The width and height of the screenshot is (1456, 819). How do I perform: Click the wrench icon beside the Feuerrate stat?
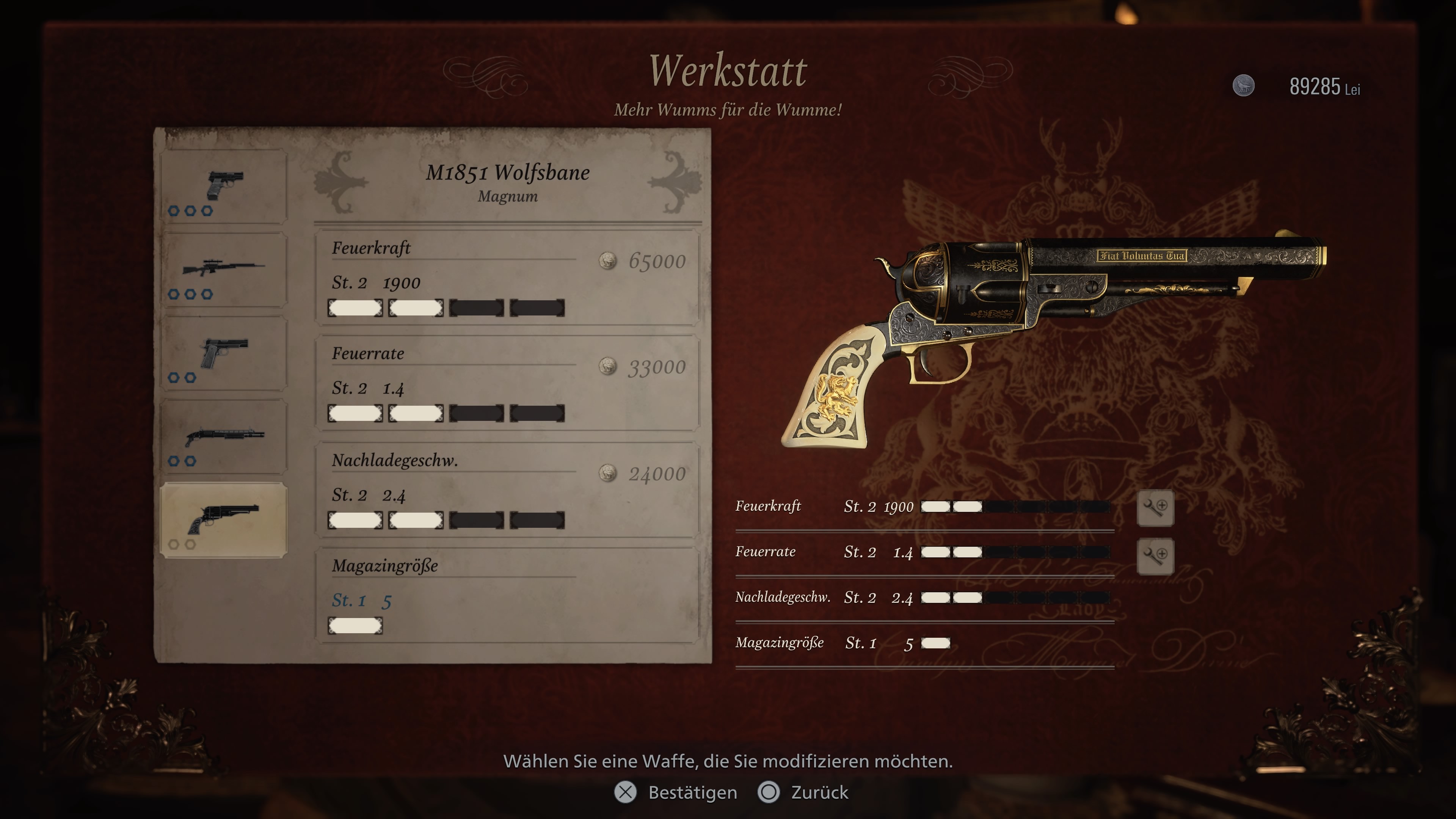1155,555
